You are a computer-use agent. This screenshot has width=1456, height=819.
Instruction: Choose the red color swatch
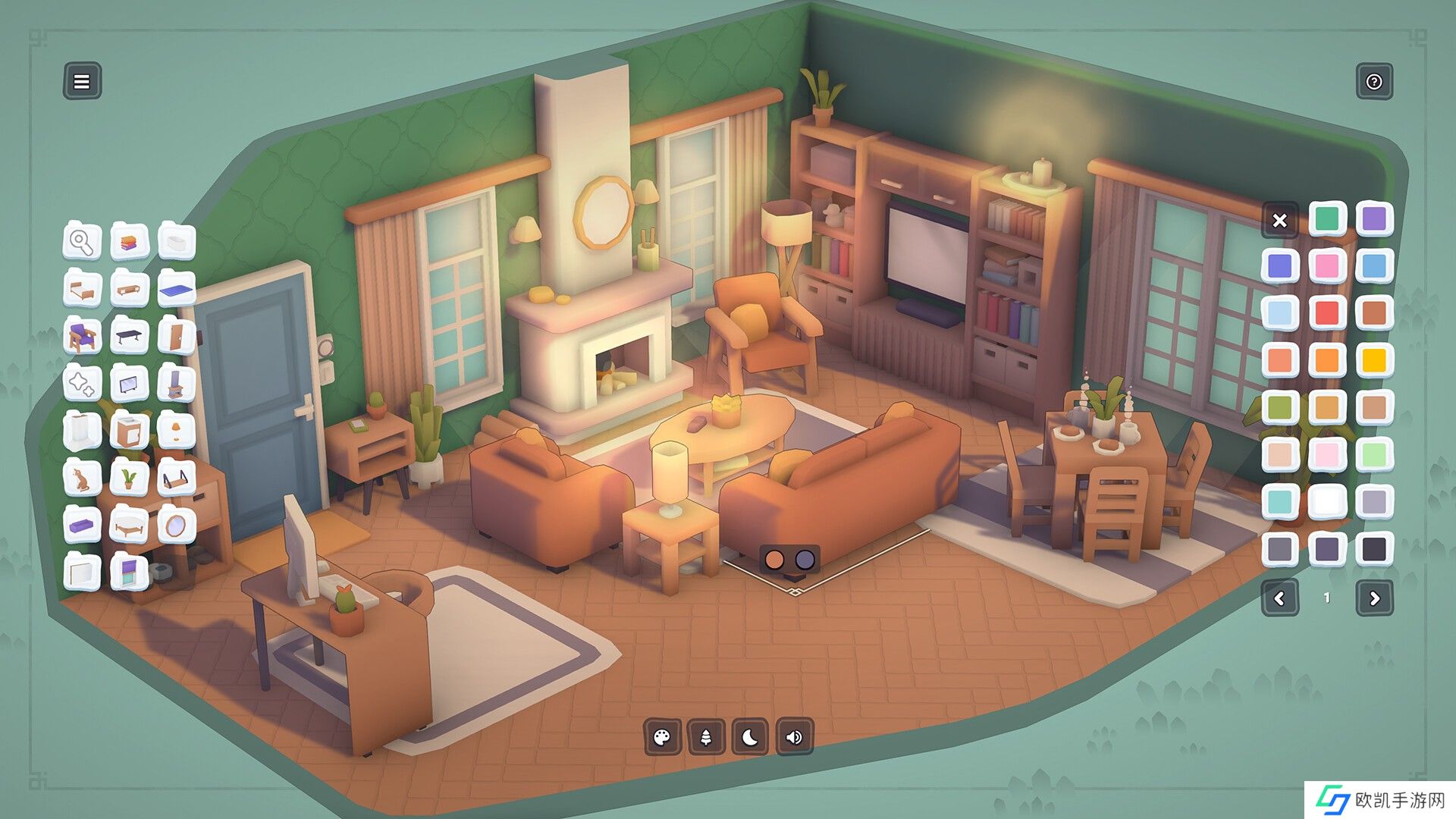pos(1326,313)
